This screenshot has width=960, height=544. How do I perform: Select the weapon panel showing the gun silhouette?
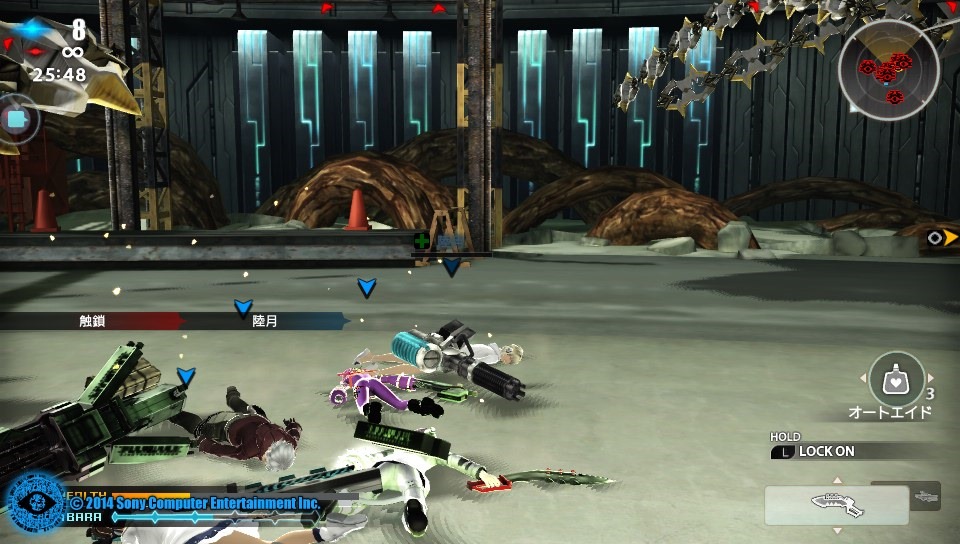(x=837, y=505)
